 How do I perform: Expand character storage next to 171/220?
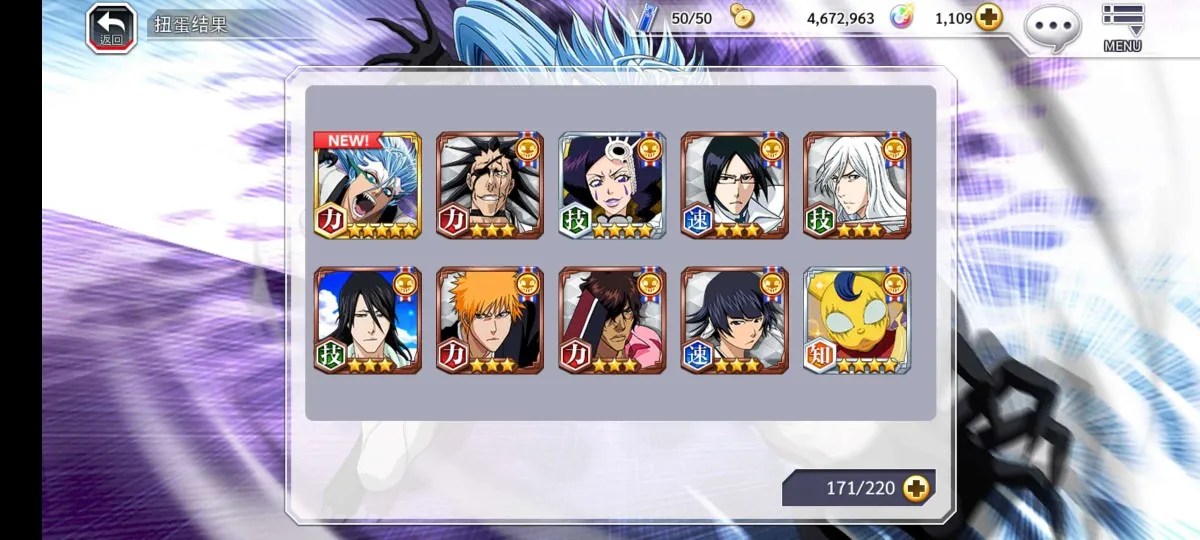coord(915,488)
